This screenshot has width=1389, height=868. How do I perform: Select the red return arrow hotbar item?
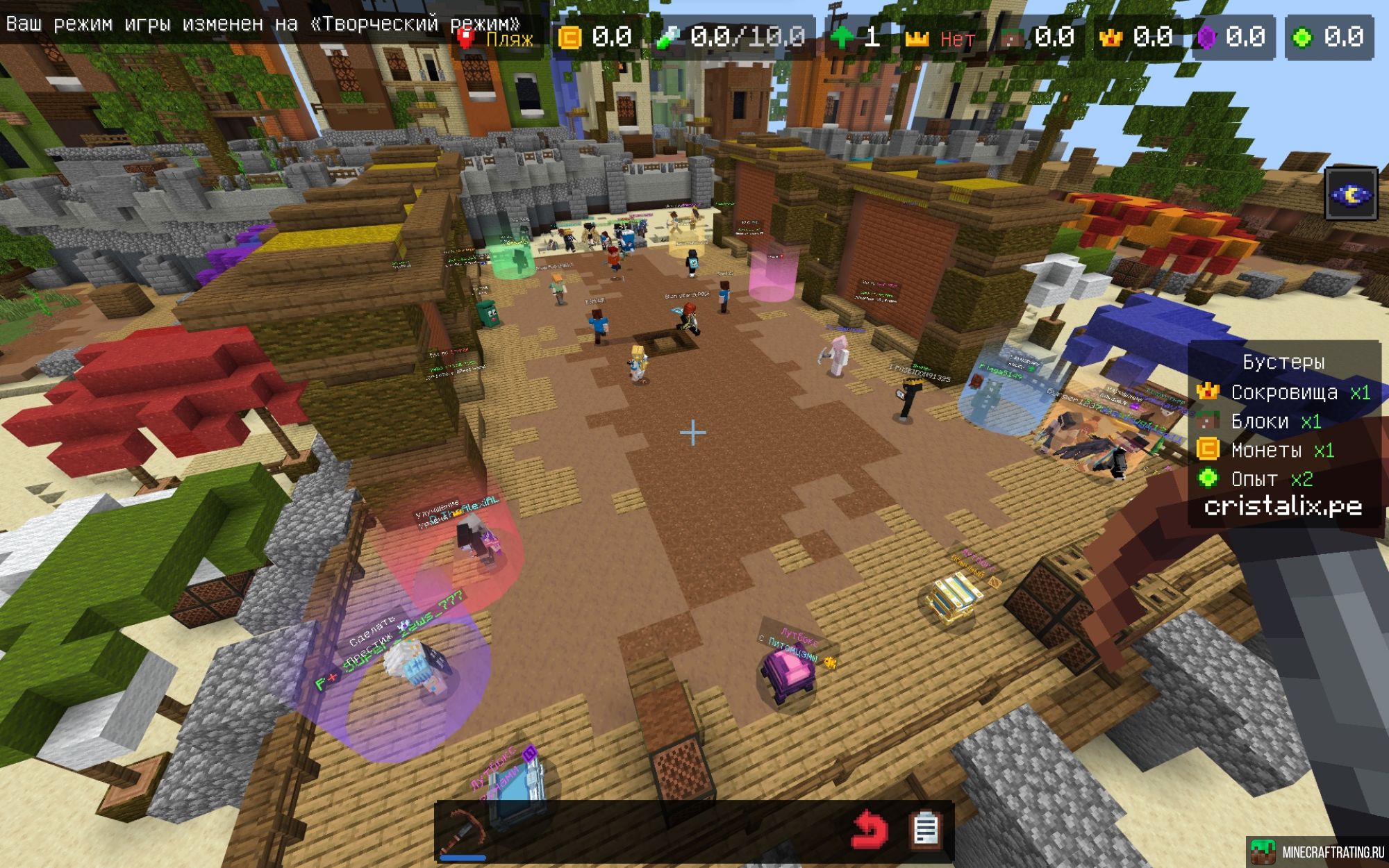click(869, 830)
